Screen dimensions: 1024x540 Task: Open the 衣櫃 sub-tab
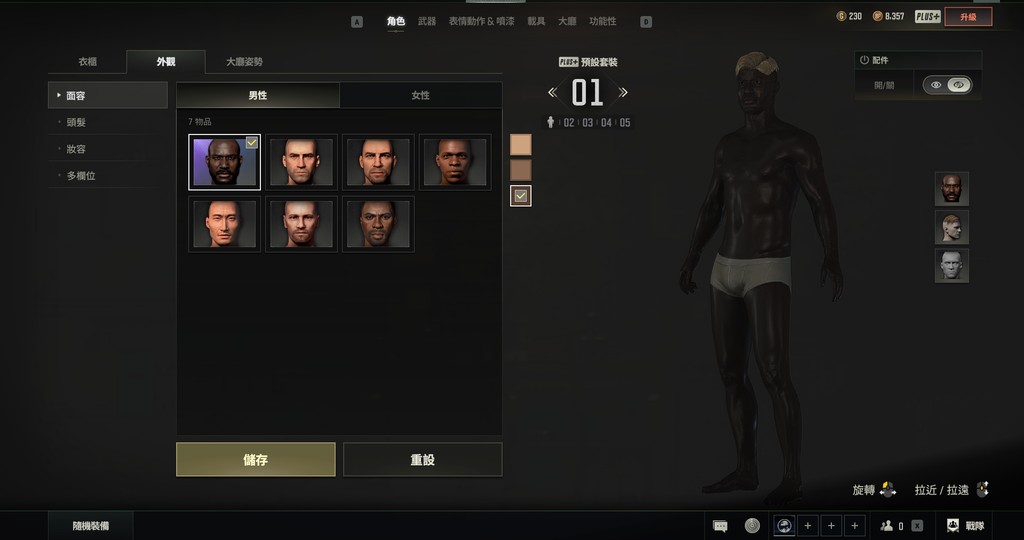(x=88, y=62)
